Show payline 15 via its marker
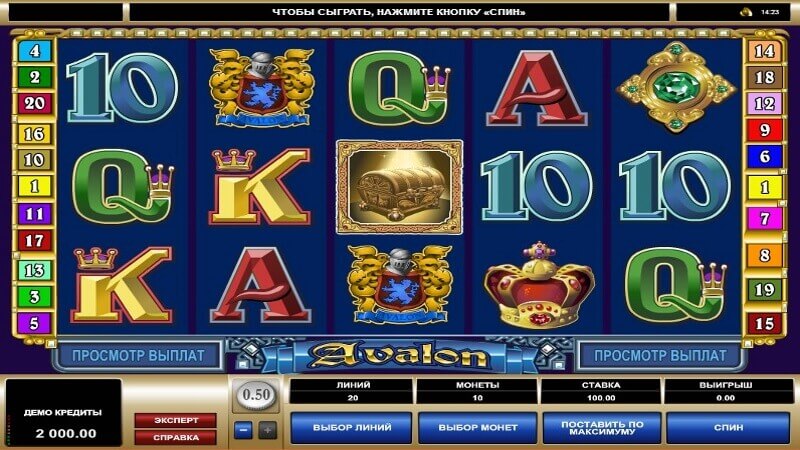This screenshot has width=800, height=450. tap(765, 323)
